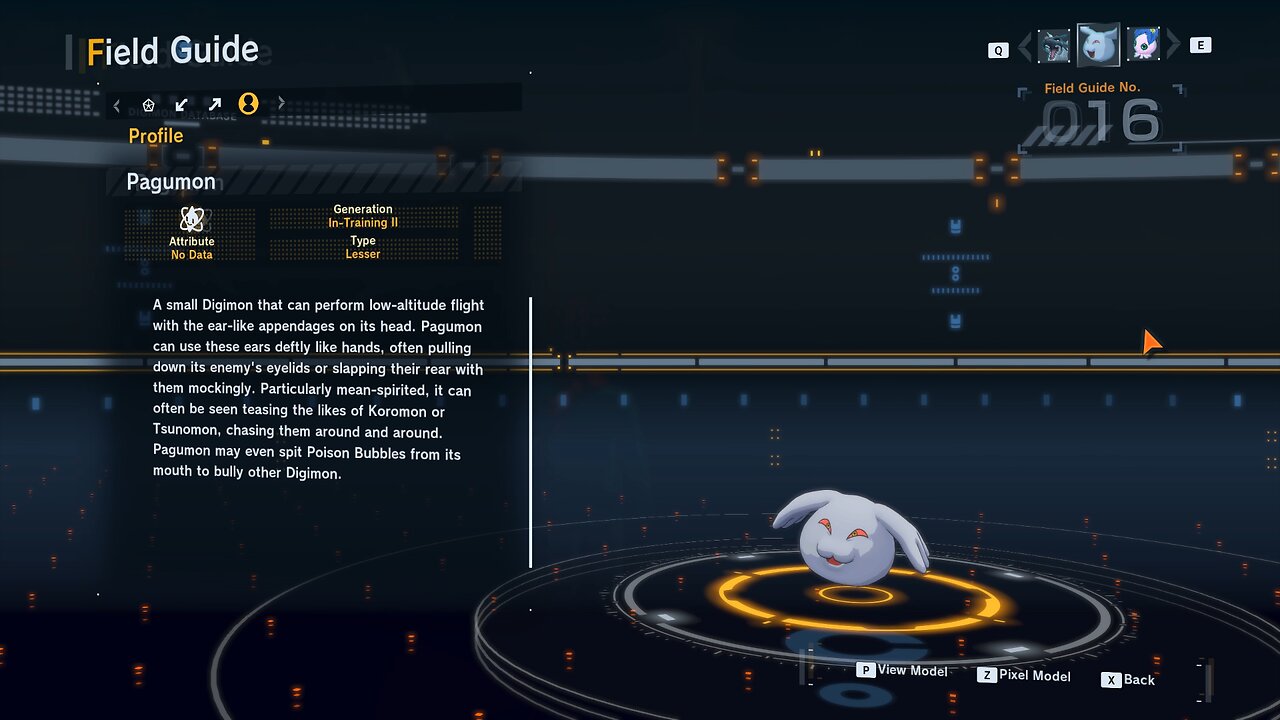Screen dimensions: 1280x720
Task: Go Back from the Field Guide
Action: (1128, 680)
